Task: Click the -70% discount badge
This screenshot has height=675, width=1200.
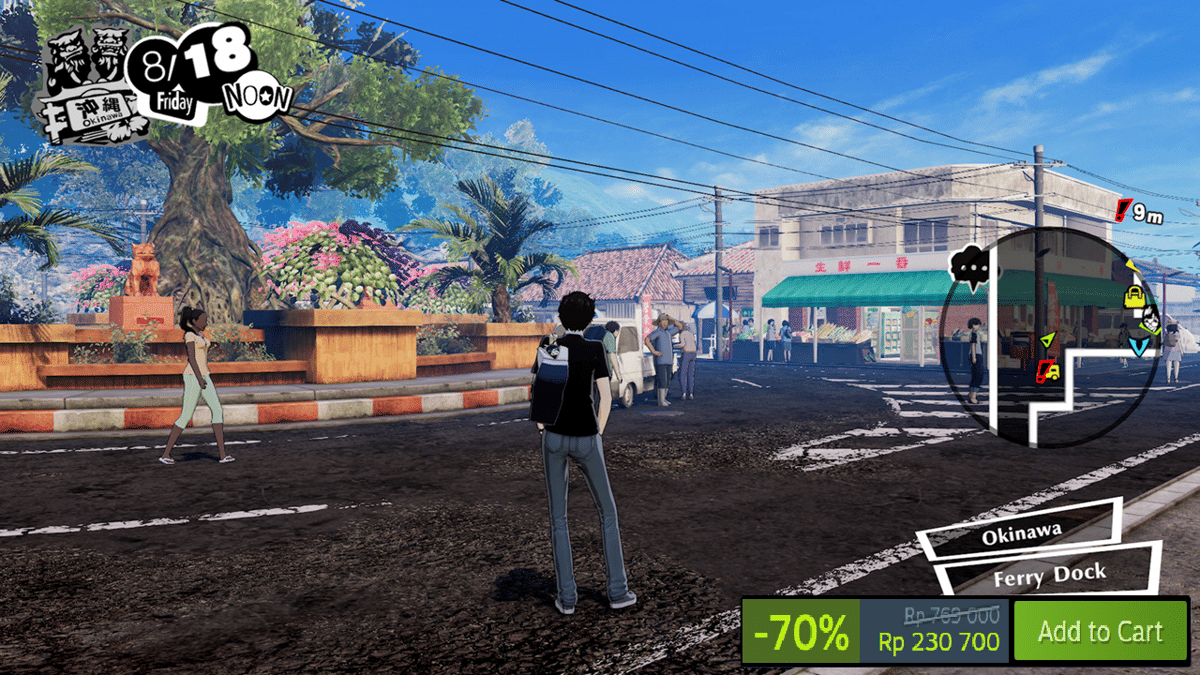Action: click(x=801, y=632)
